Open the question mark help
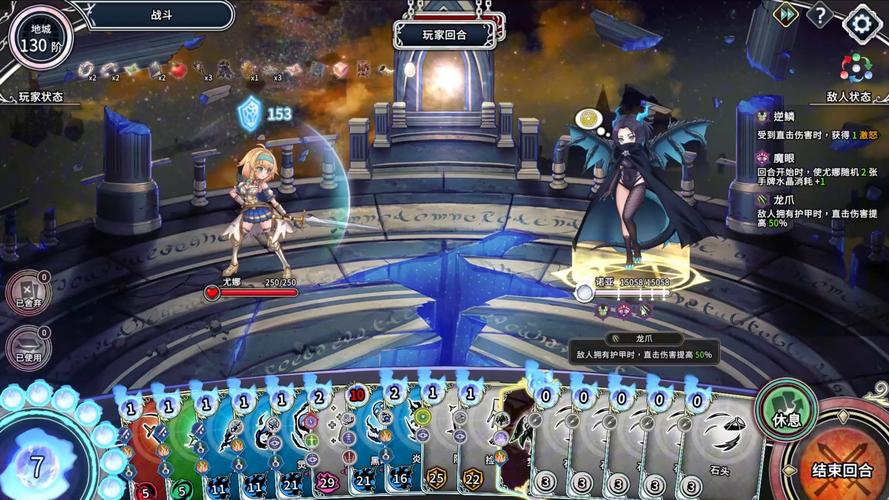The image size is (889, 500). (820, 15)
